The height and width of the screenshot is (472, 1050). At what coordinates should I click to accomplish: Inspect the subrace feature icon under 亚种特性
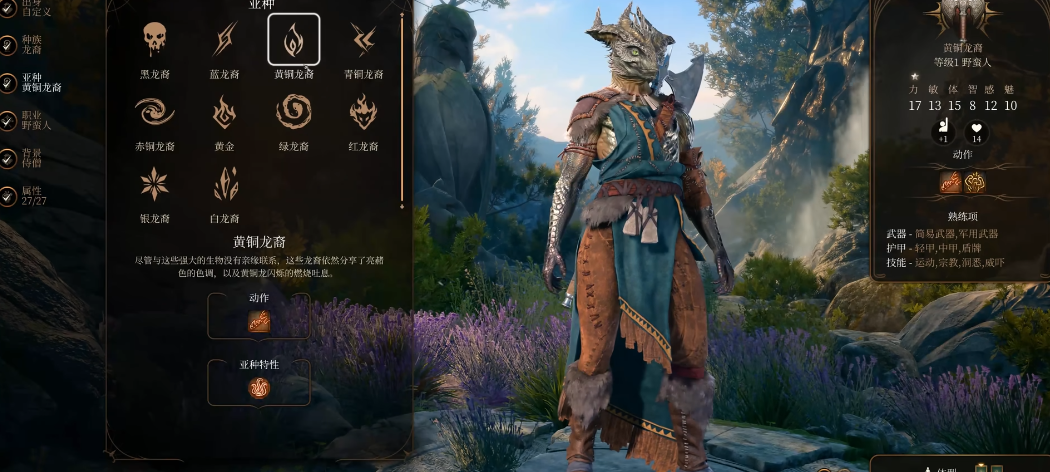coord(259,388)
